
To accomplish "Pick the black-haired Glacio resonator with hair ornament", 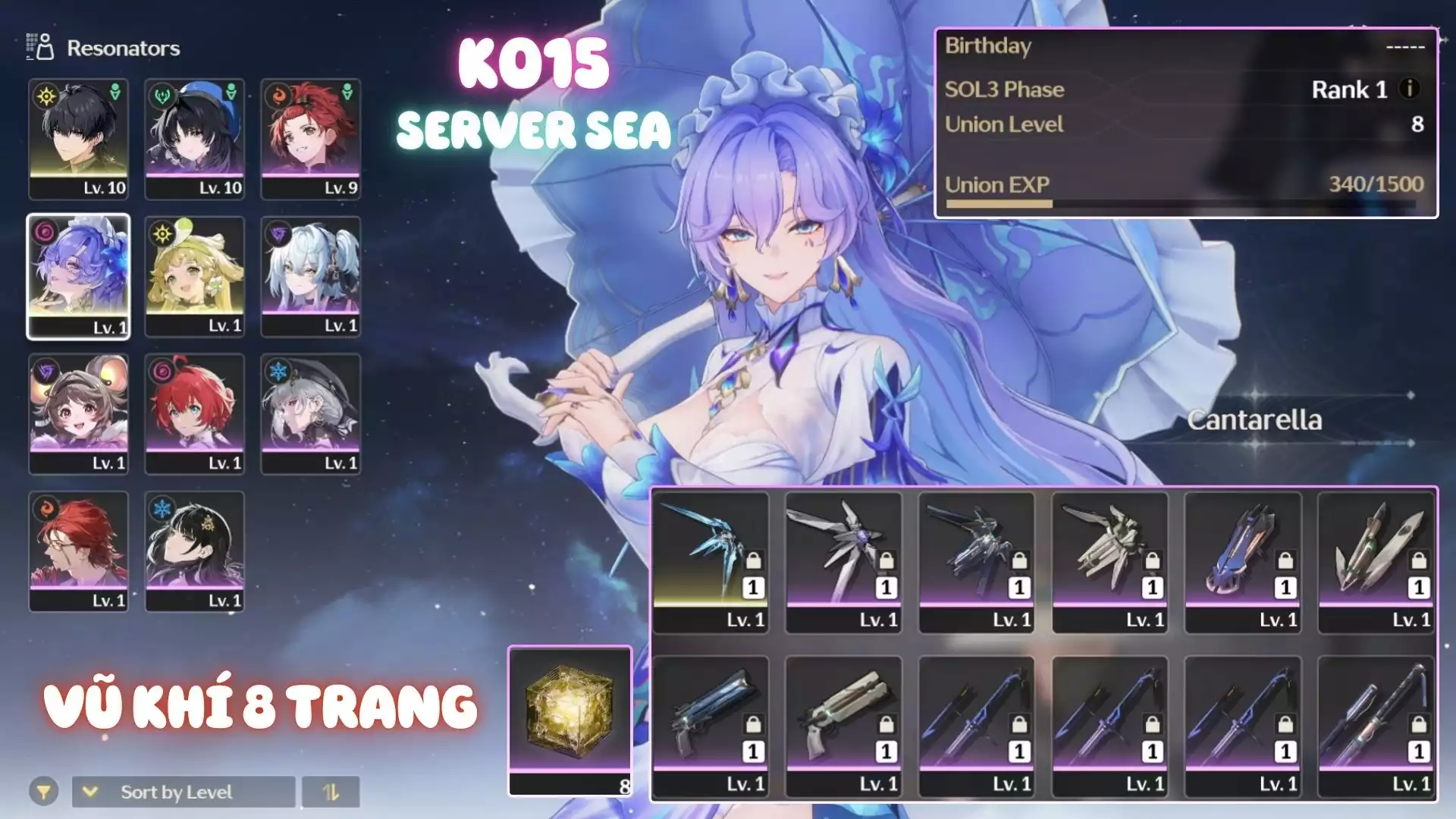I will click(x=195, y=551).
